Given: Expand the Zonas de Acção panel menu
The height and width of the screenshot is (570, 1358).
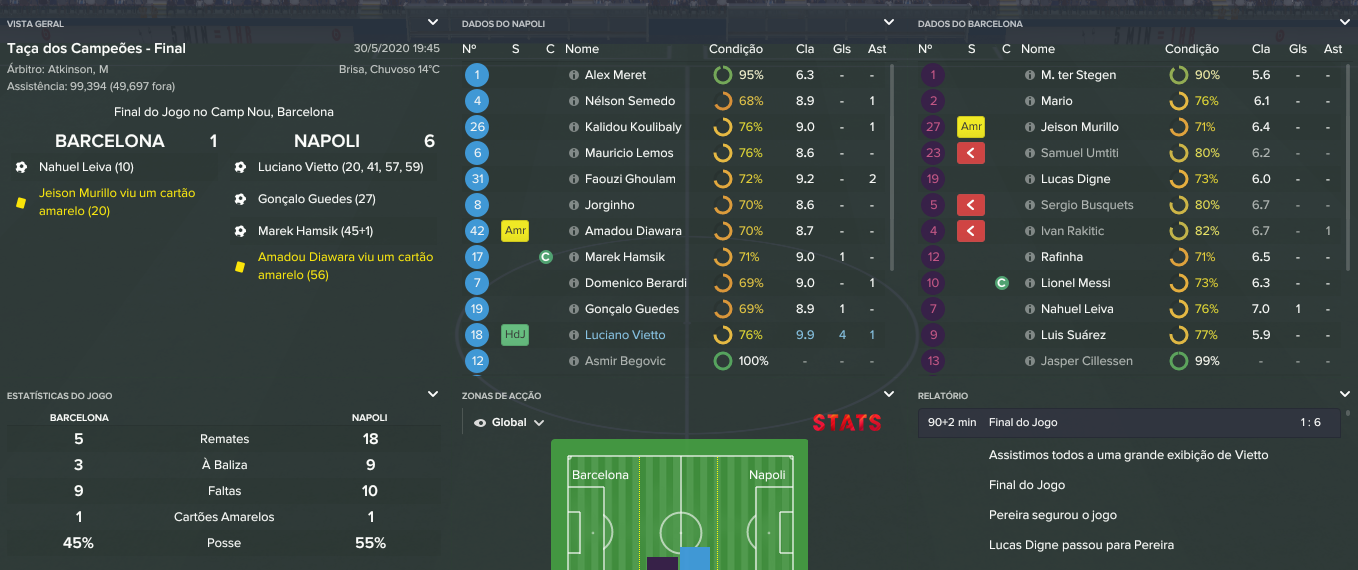Looking at the screenshot, I should pyautogui.click(x=888, y=395).
